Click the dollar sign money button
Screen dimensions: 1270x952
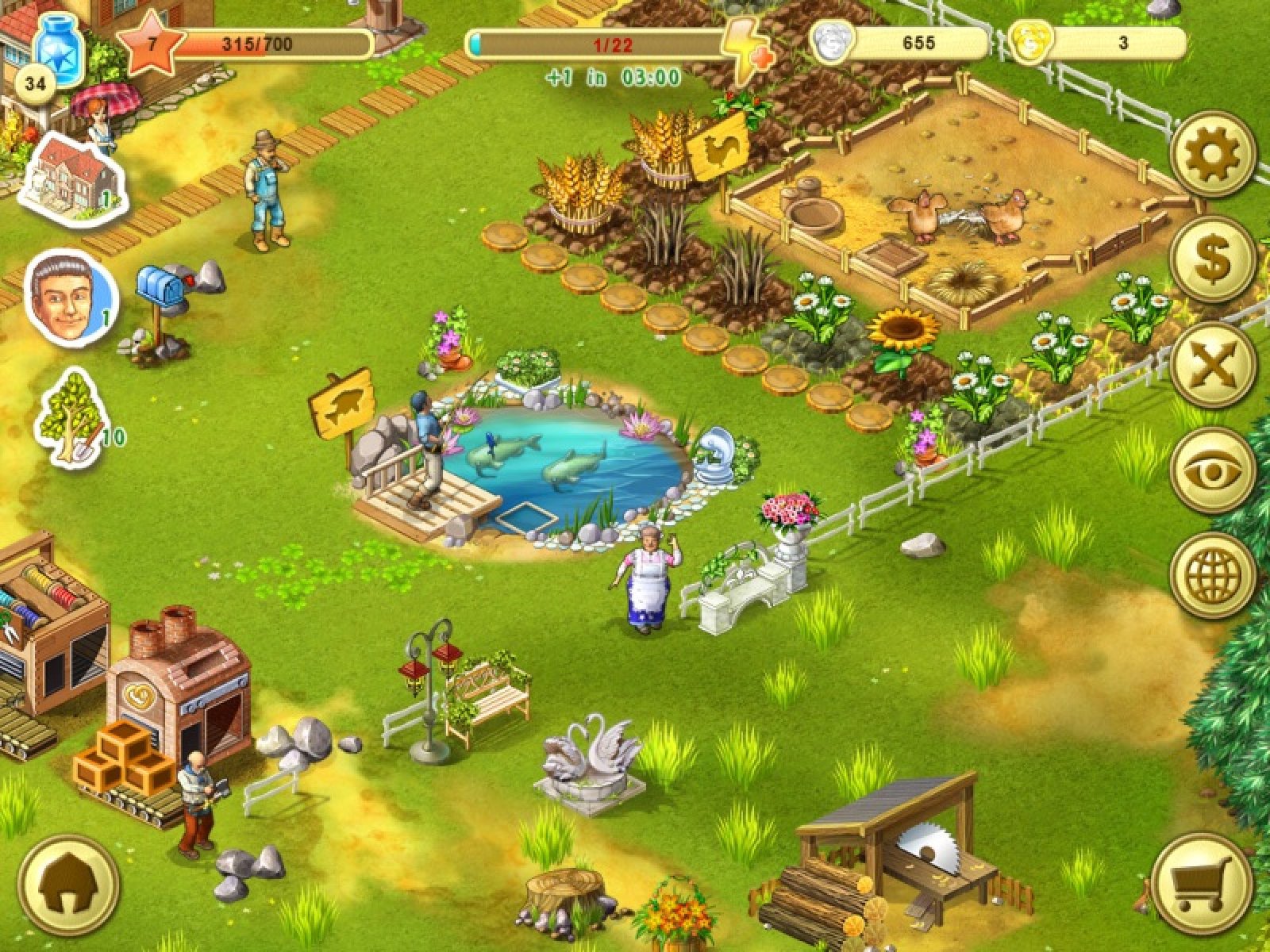(x=1212, y=259)
